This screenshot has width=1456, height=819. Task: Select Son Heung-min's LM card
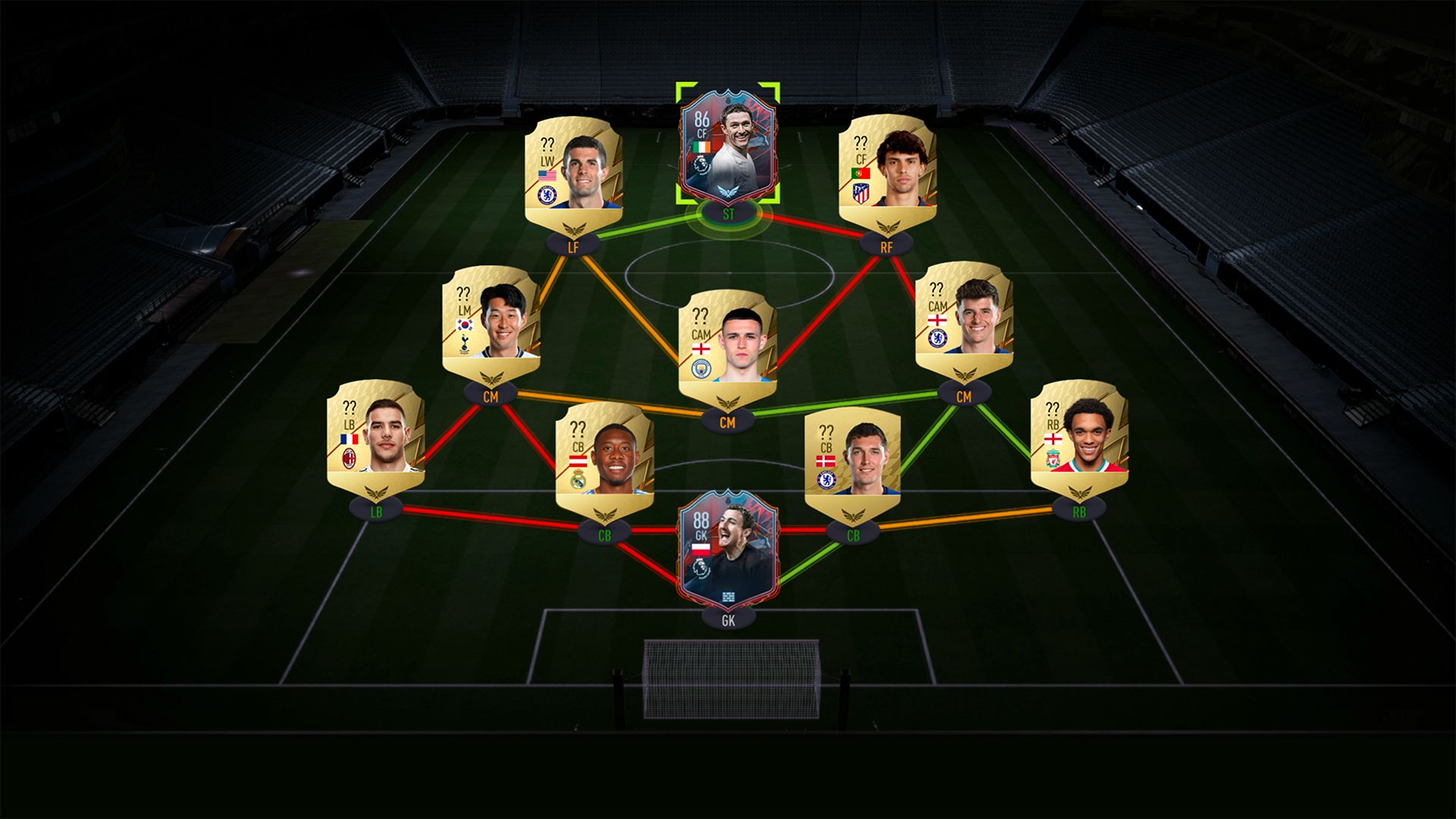pos(493,326)
